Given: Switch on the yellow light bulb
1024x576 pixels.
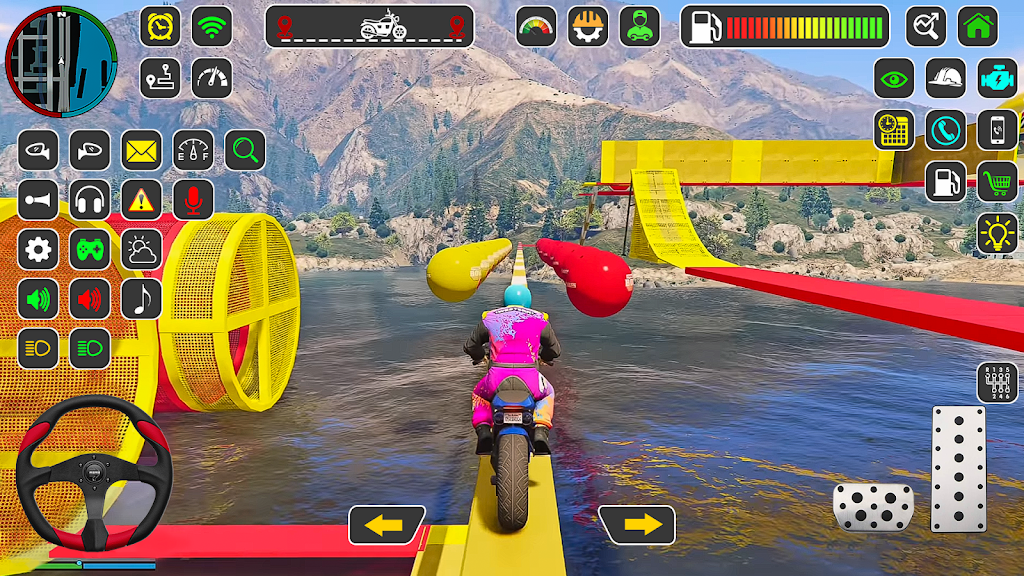Looking at the screenshot, I should pos(997,233).
